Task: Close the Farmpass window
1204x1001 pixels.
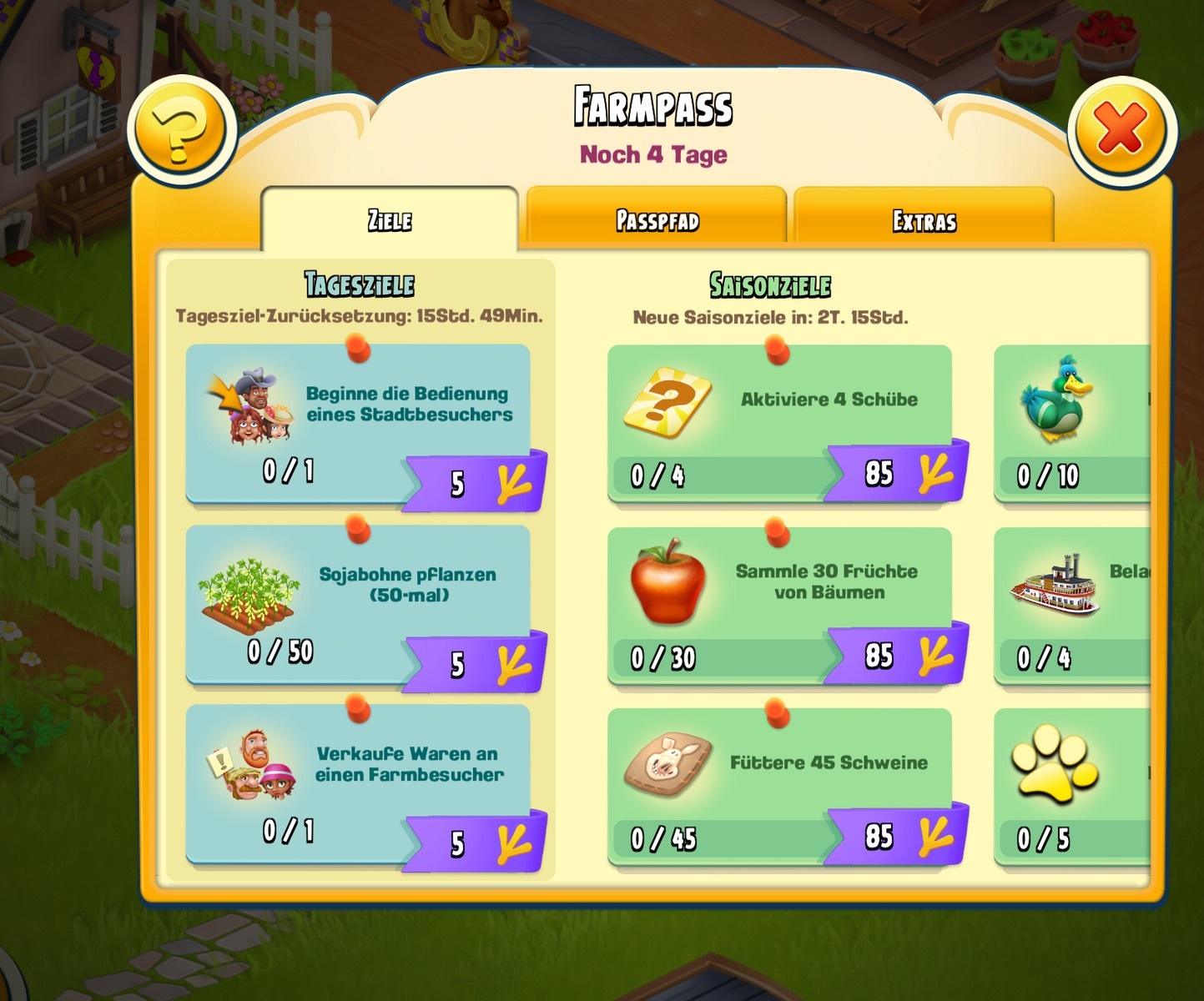Action: point(1121,130)
